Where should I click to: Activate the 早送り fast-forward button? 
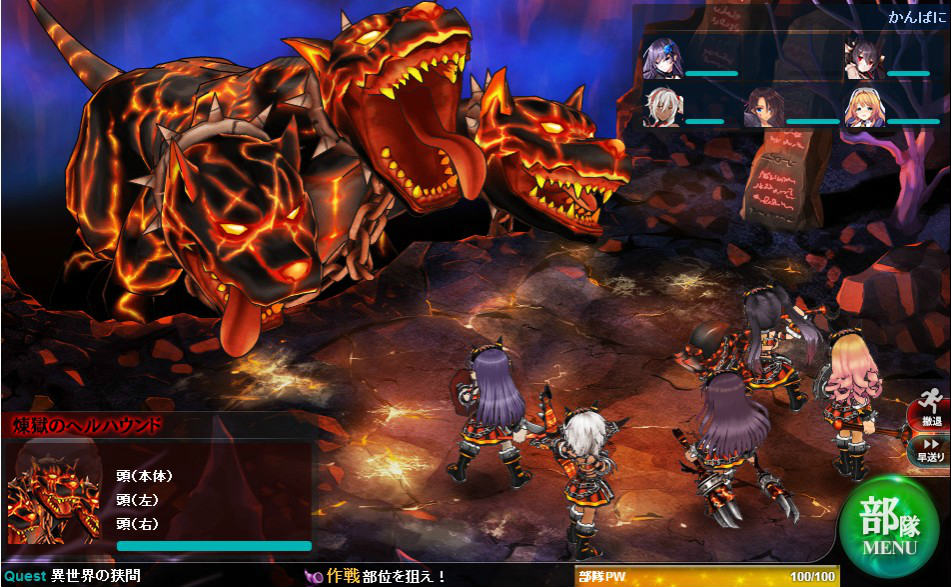(x=930, y=449)
